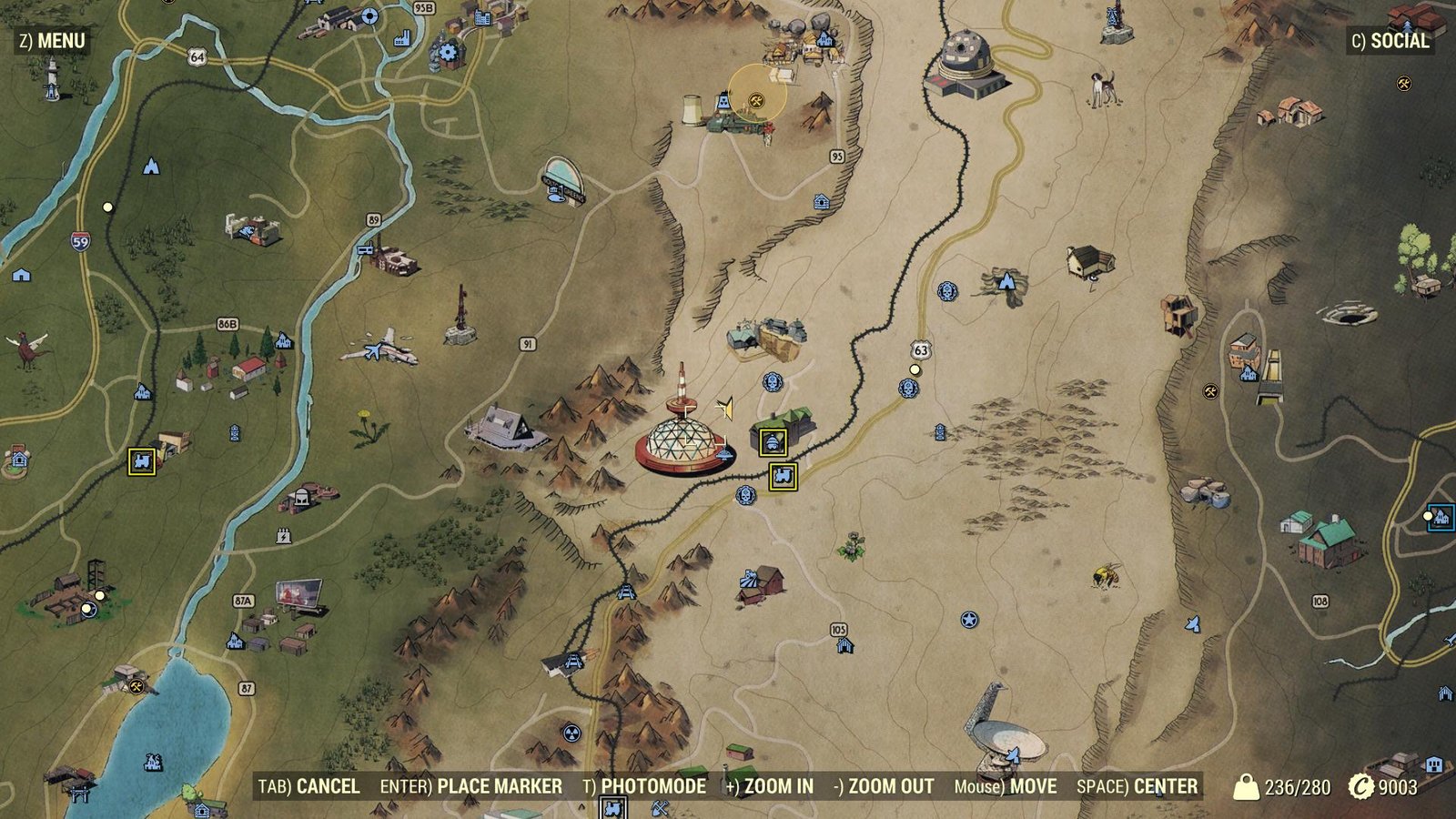Click the Zoom Out map control
1456x819 pixels.
884,786
